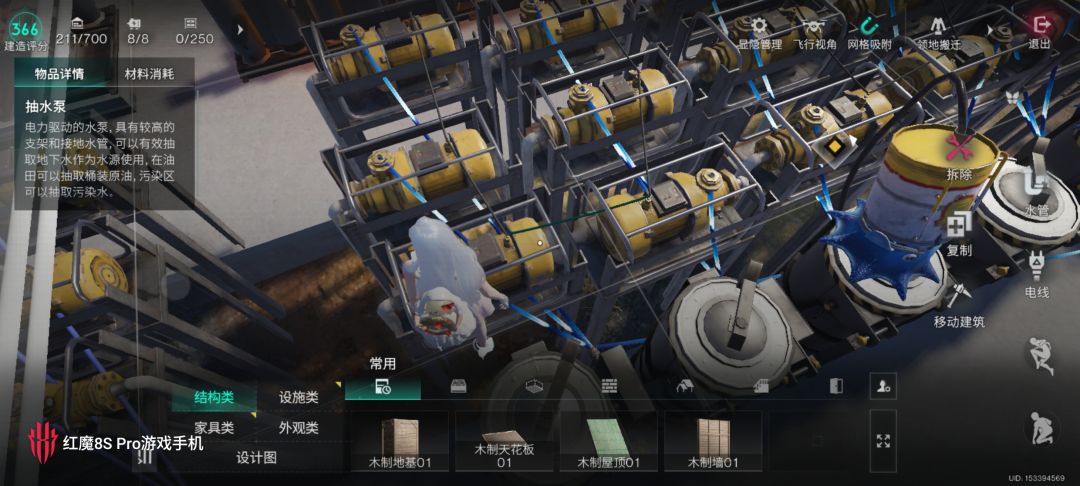1080x486 pixels.
Task: Copy the structure with 复制
Action: [x=959, y=232]
